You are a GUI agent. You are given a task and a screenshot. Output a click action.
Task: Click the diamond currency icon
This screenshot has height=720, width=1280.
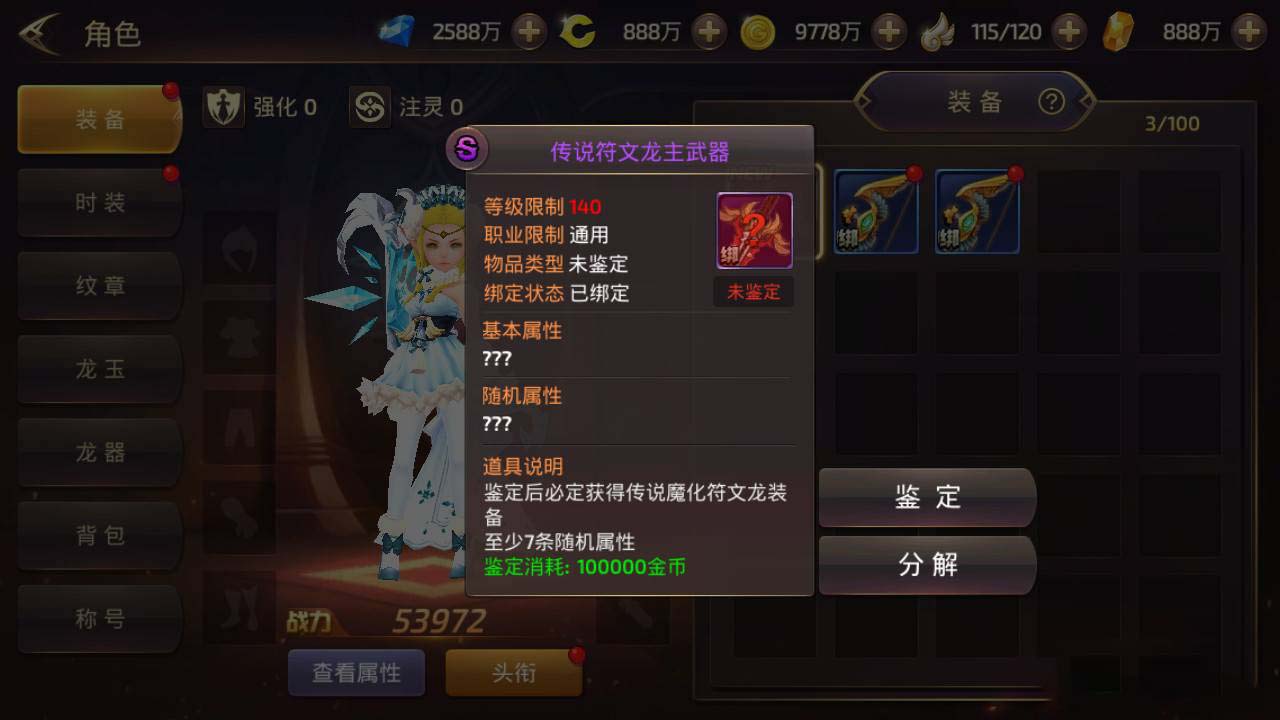[397, 32]
